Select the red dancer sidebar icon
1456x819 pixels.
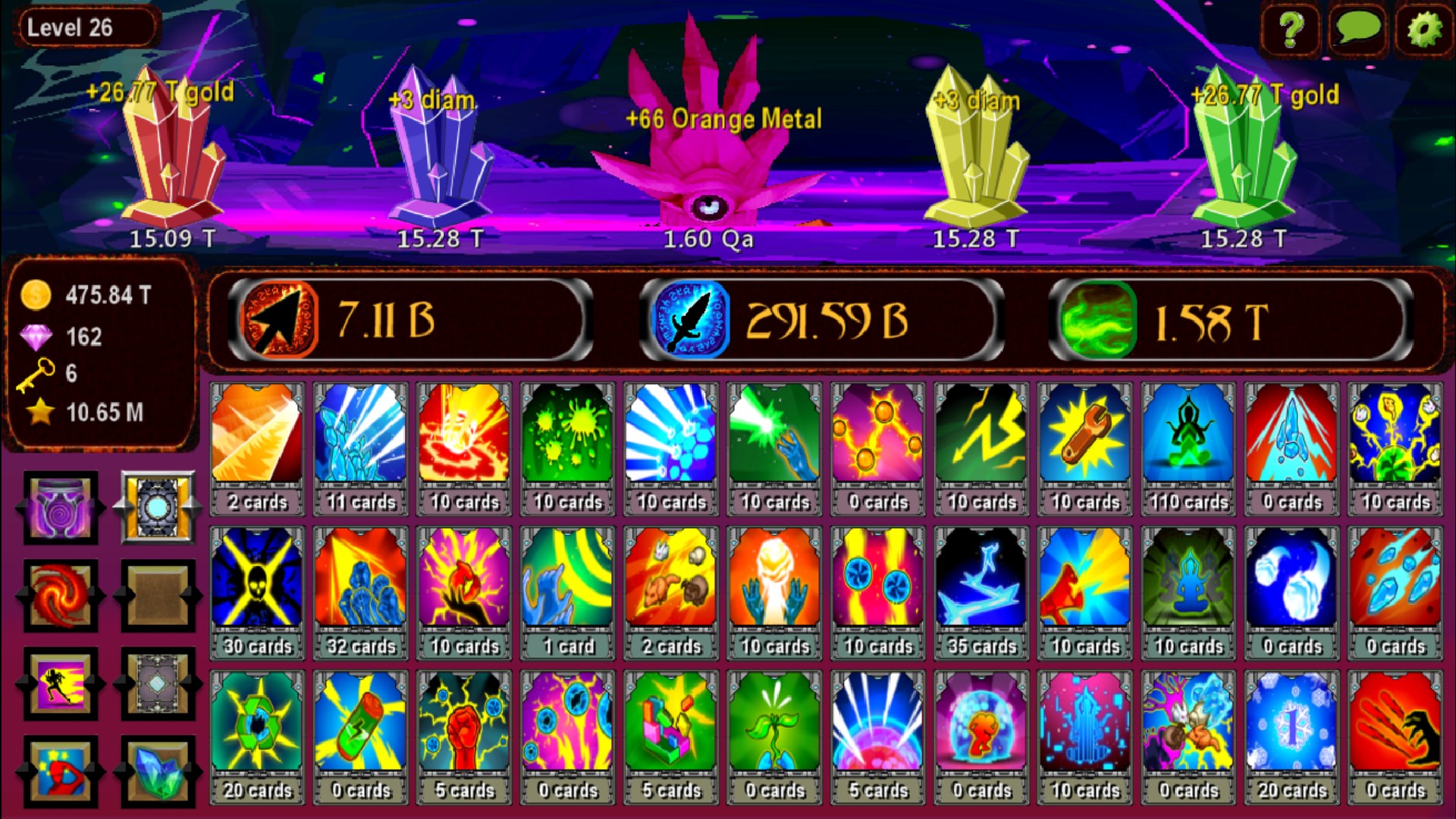pos(60,772)
